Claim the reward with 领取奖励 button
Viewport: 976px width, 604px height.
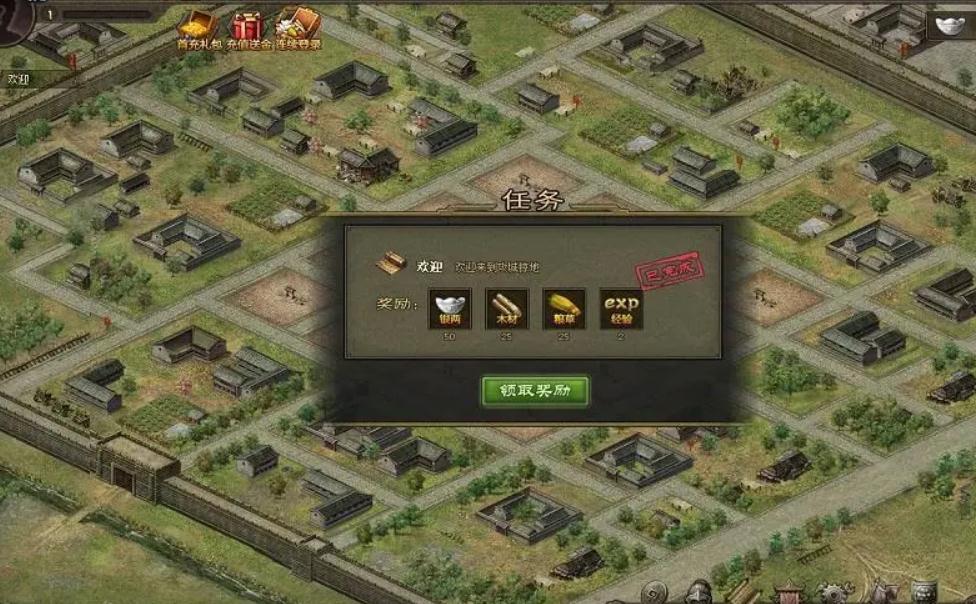pos(534,390)
